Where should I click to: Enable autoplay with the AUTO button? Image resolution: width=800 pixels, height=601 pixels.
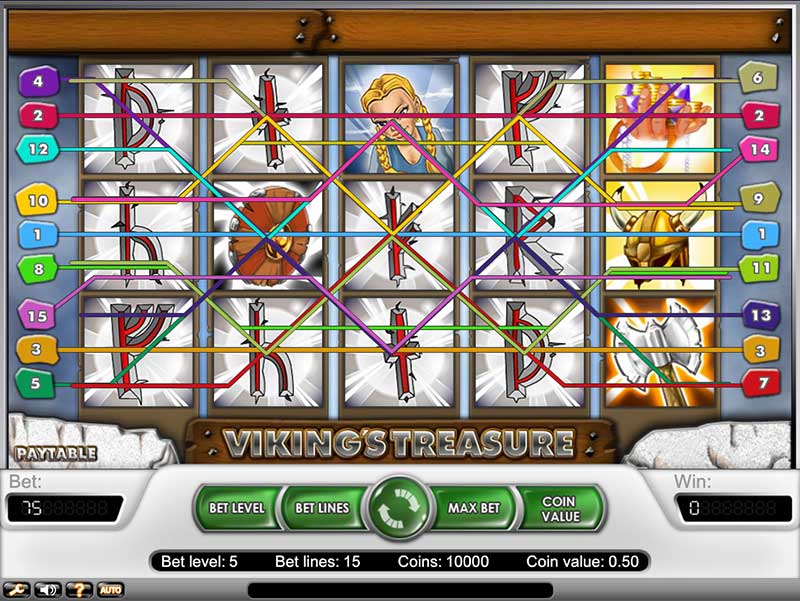coord(110,590)
